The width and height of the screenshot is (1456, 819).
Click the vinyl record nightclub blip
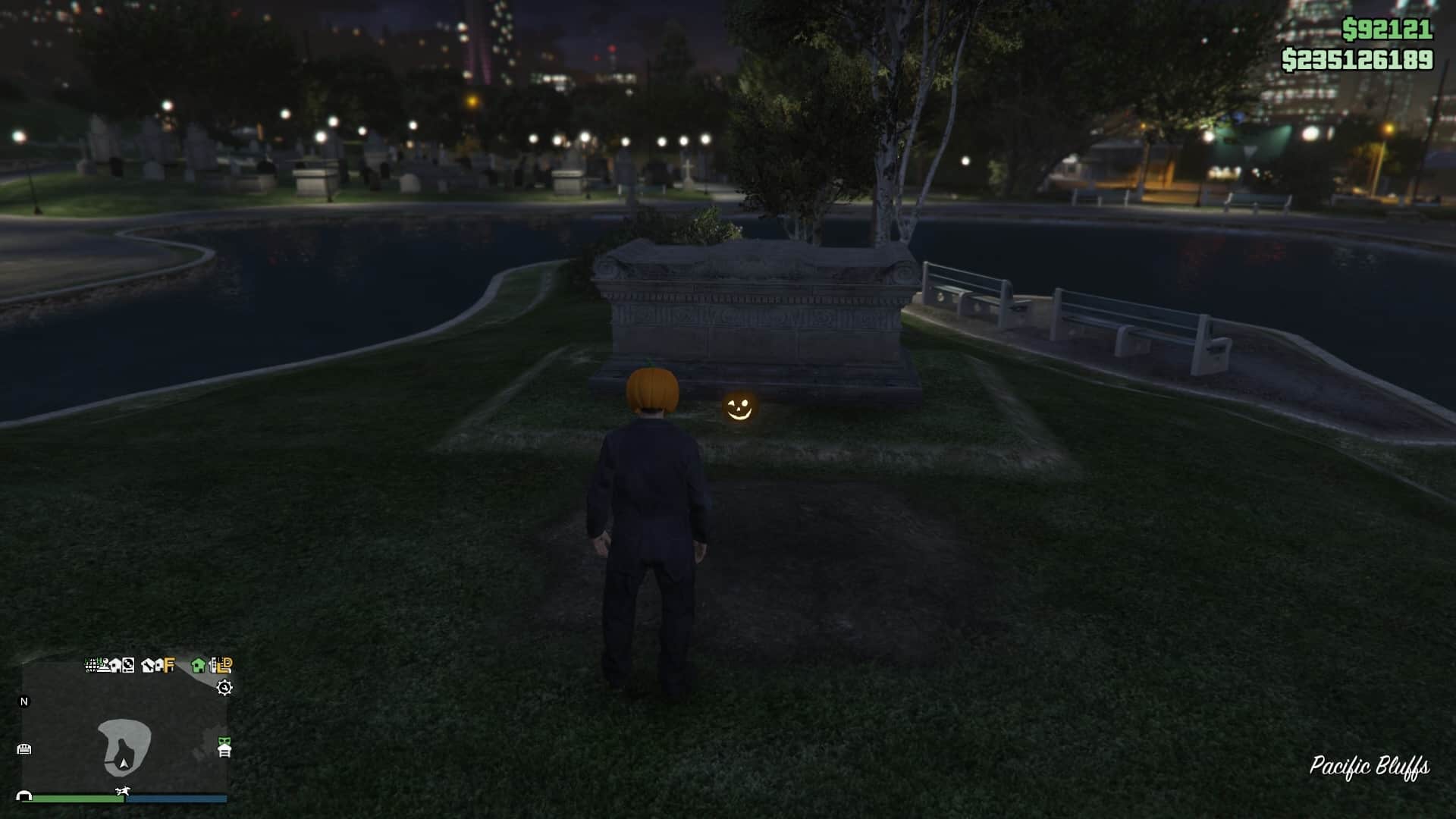128,665
